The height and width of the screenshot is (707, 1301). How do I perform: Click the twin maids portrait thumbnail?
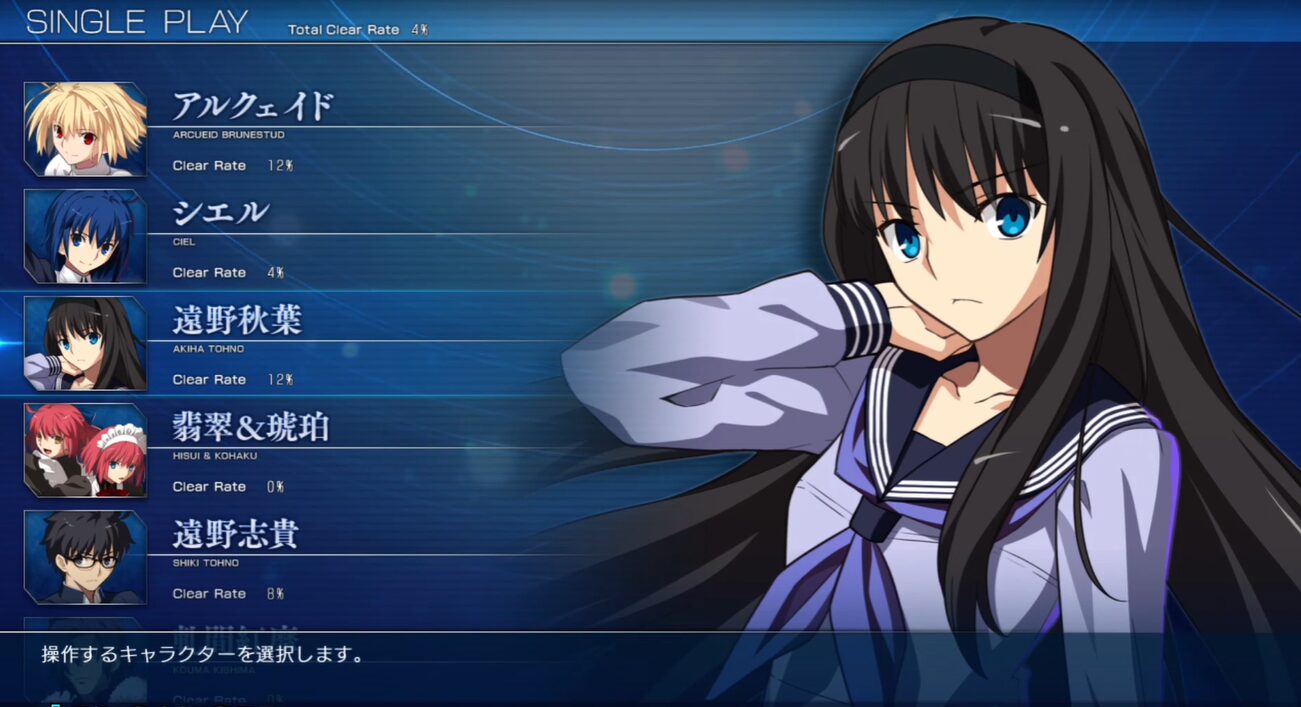[x=86, y=450]
